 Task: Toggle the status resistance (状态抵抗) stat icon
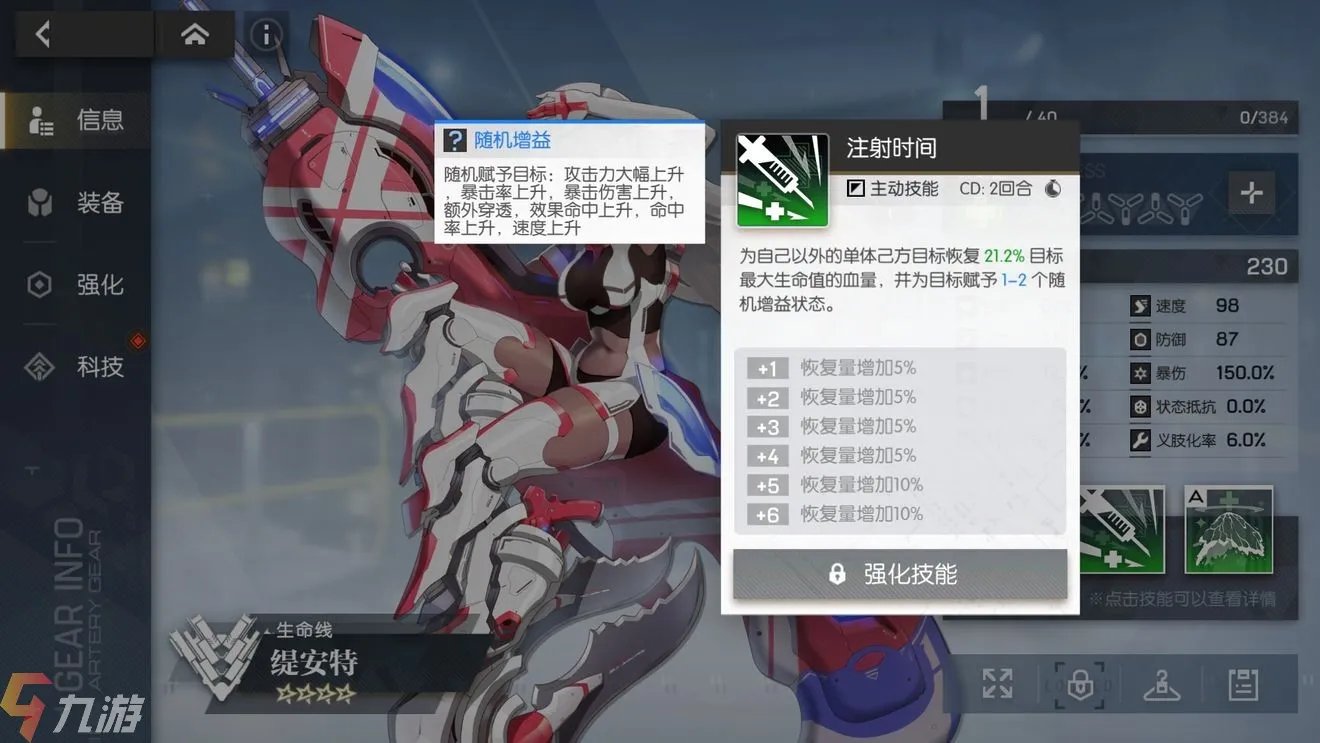coord(1142,406)
